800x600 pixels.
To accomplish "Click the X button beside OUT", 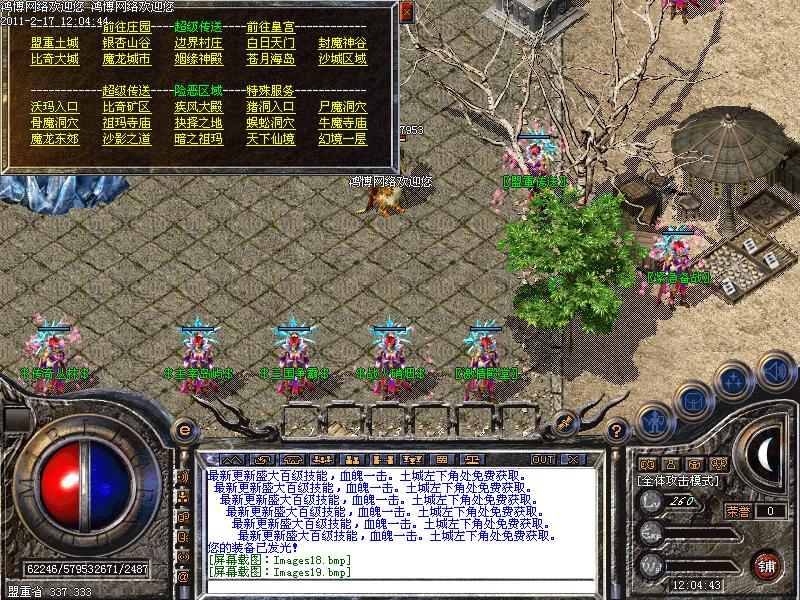I will point(572,459).
